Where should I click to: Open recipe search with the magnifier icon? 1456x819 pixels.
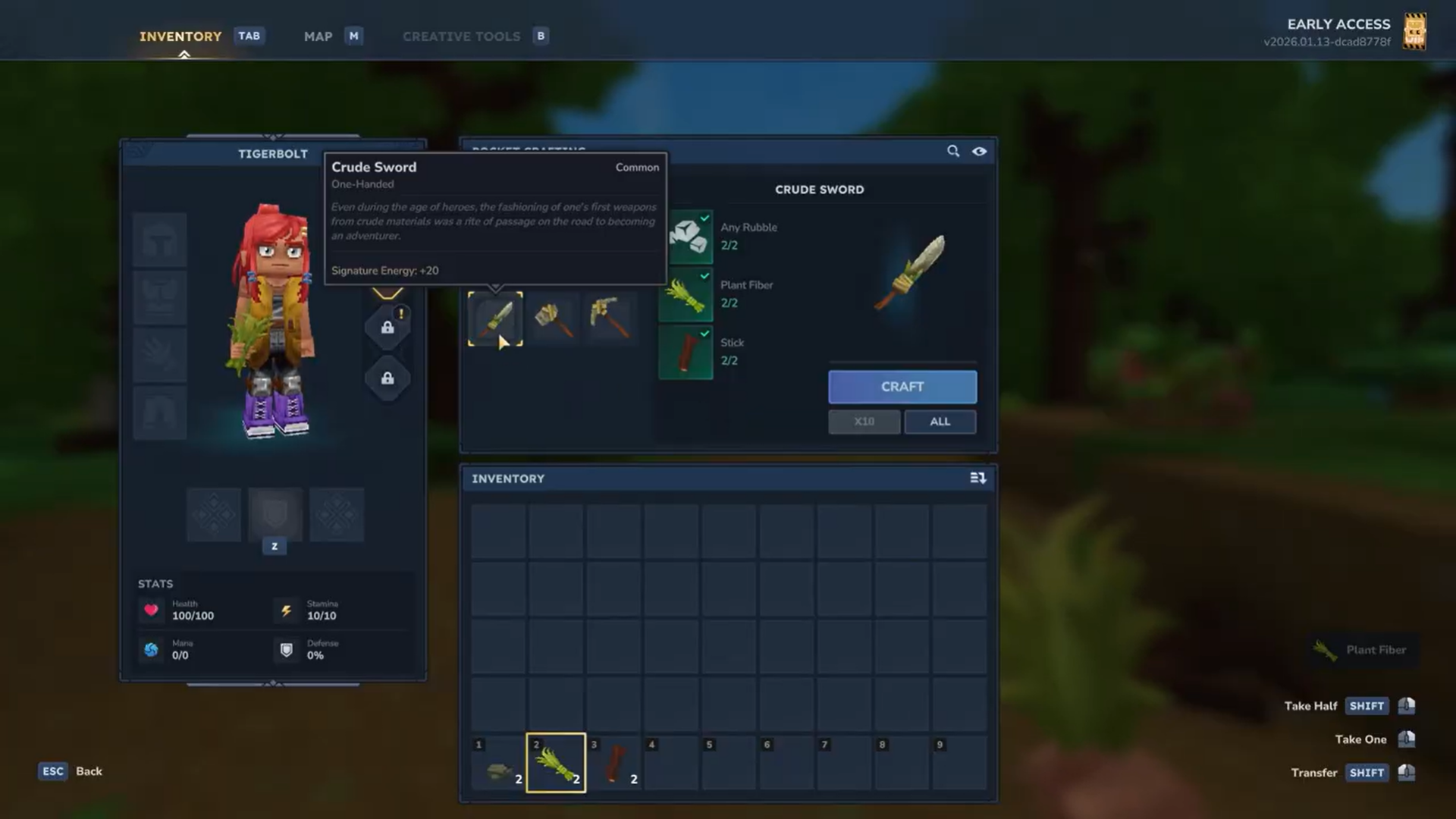953,151
